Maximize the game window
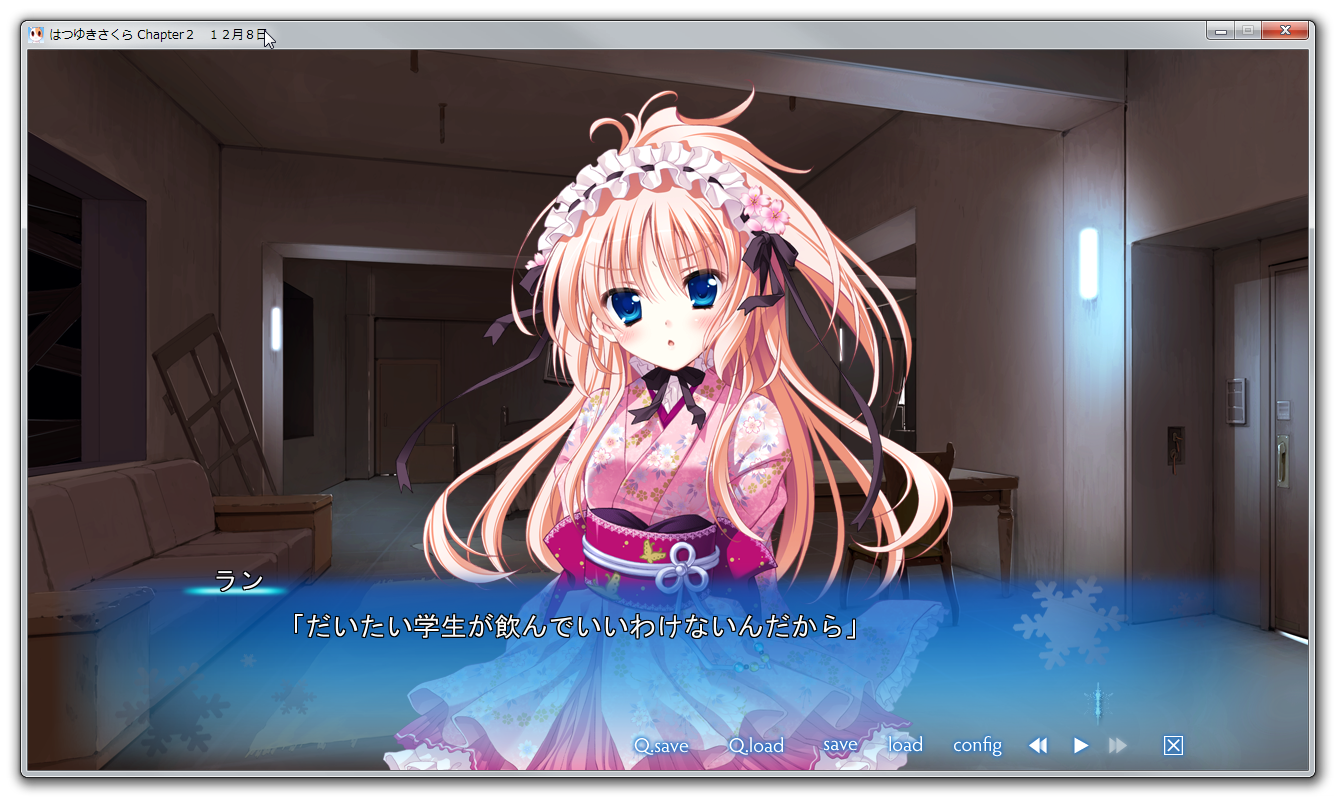Image resolution: width=1336 pixels, height=798 pixels. click(x=1250, y=30)
